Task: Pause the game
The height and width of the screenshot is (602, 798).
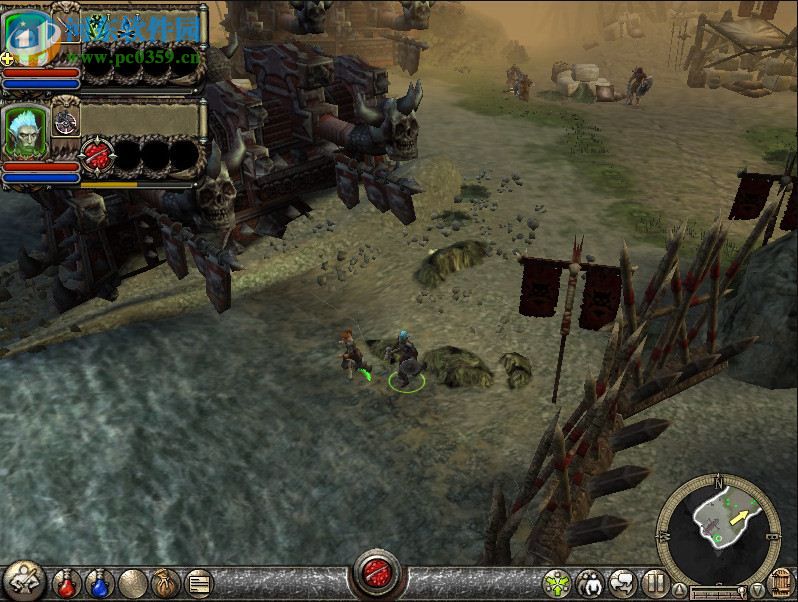Action: click(x=655, y=582)
